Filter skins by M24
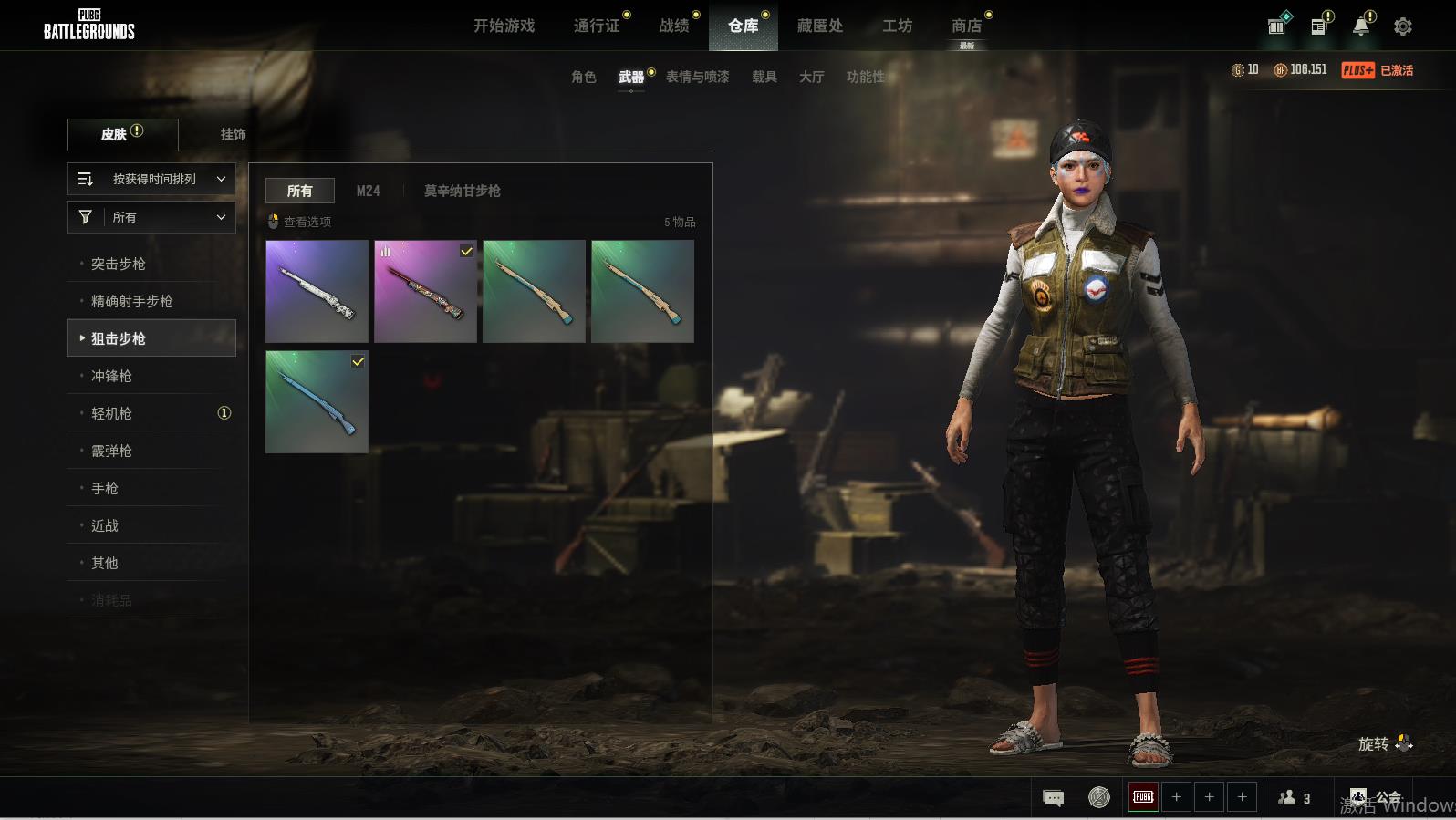The width and height of the screenshot is (1456, 820). coord(368,191)
